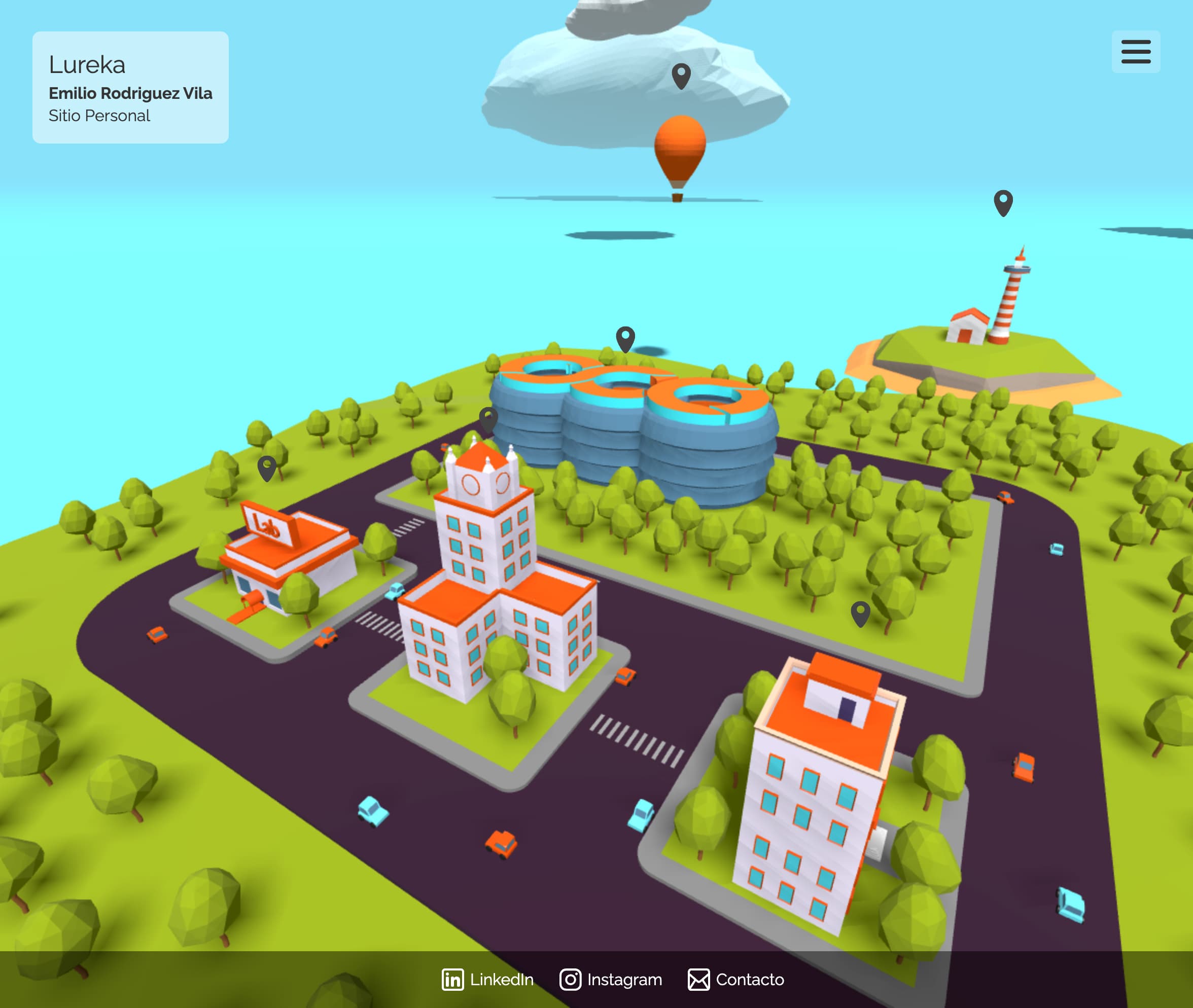Open the Contacto link text
This screenshot has width=1193, height=1008.
point(750,980)
